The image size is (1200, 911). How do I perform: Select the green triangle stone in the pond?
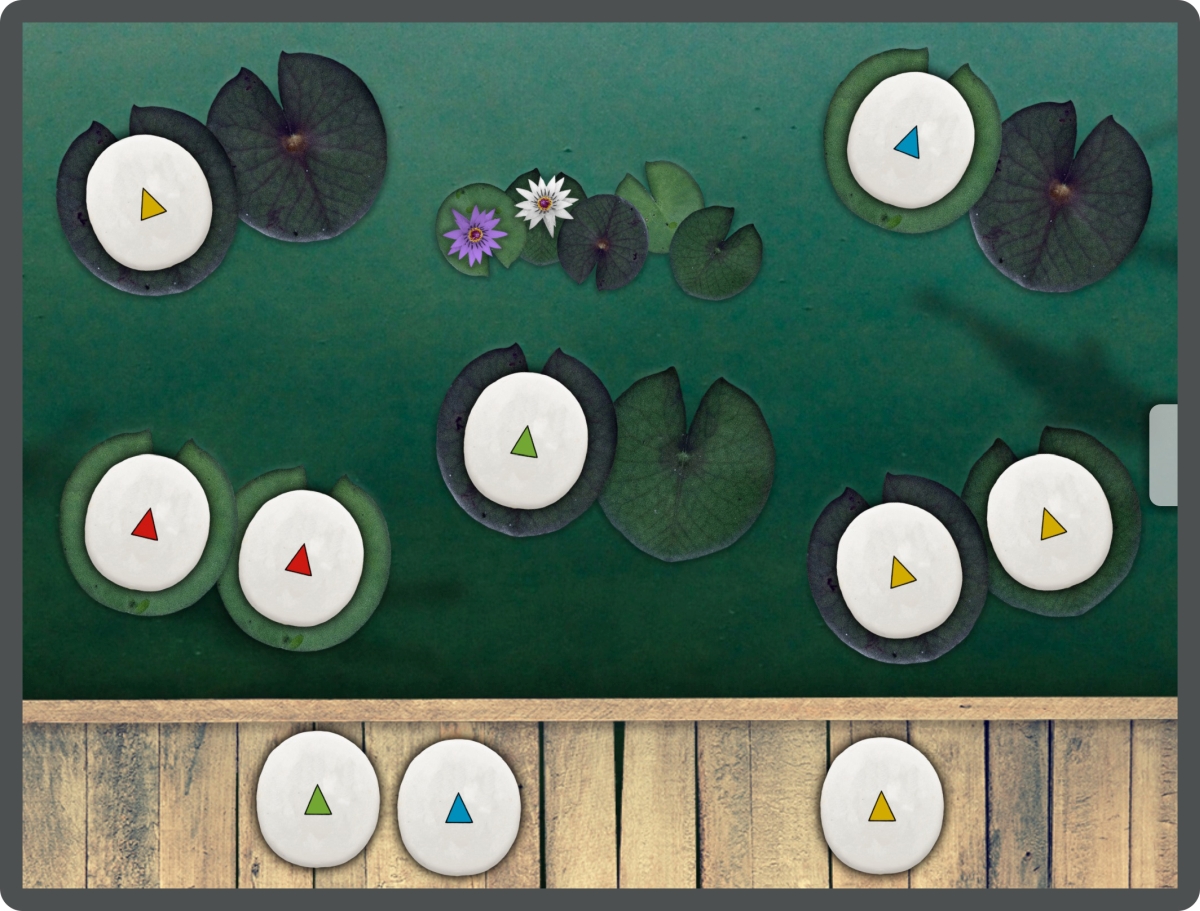pyautogui.click(x=526, y=440)
